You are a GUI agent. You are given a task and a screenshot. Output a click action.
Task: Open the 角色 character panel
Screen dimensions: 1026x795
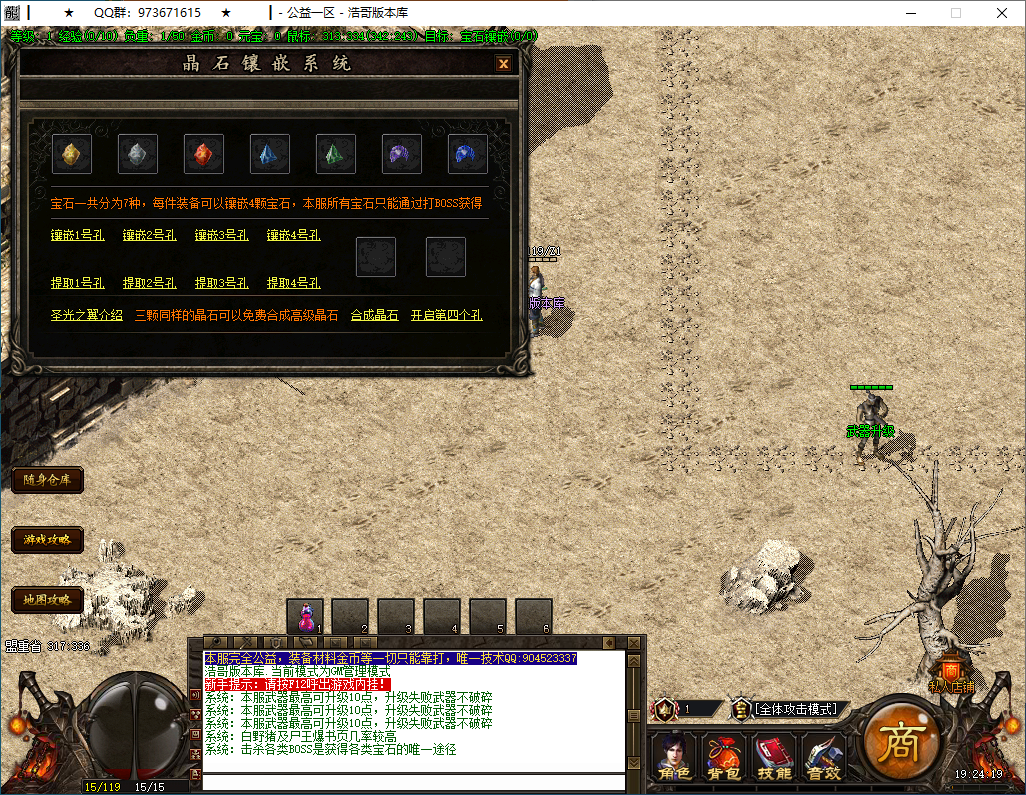click(x=673, y=756)
